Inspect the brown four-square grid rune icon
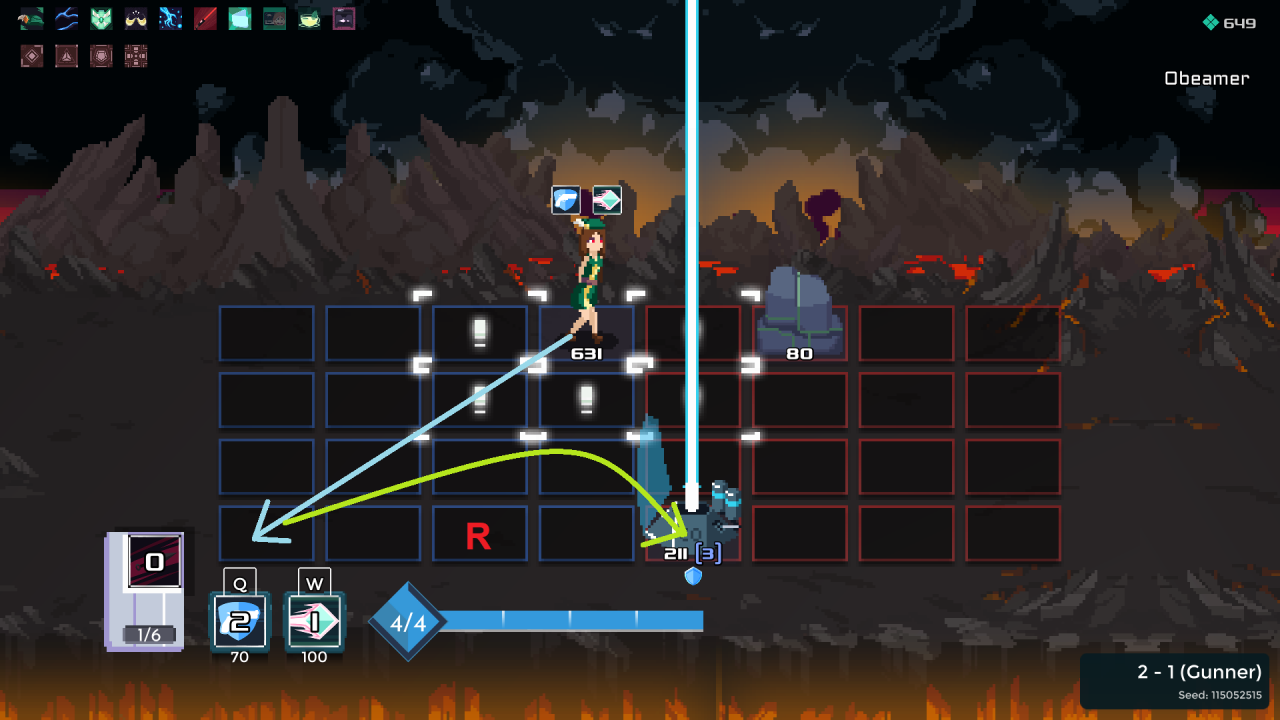The image size is (1280, 720). point(136,56)
